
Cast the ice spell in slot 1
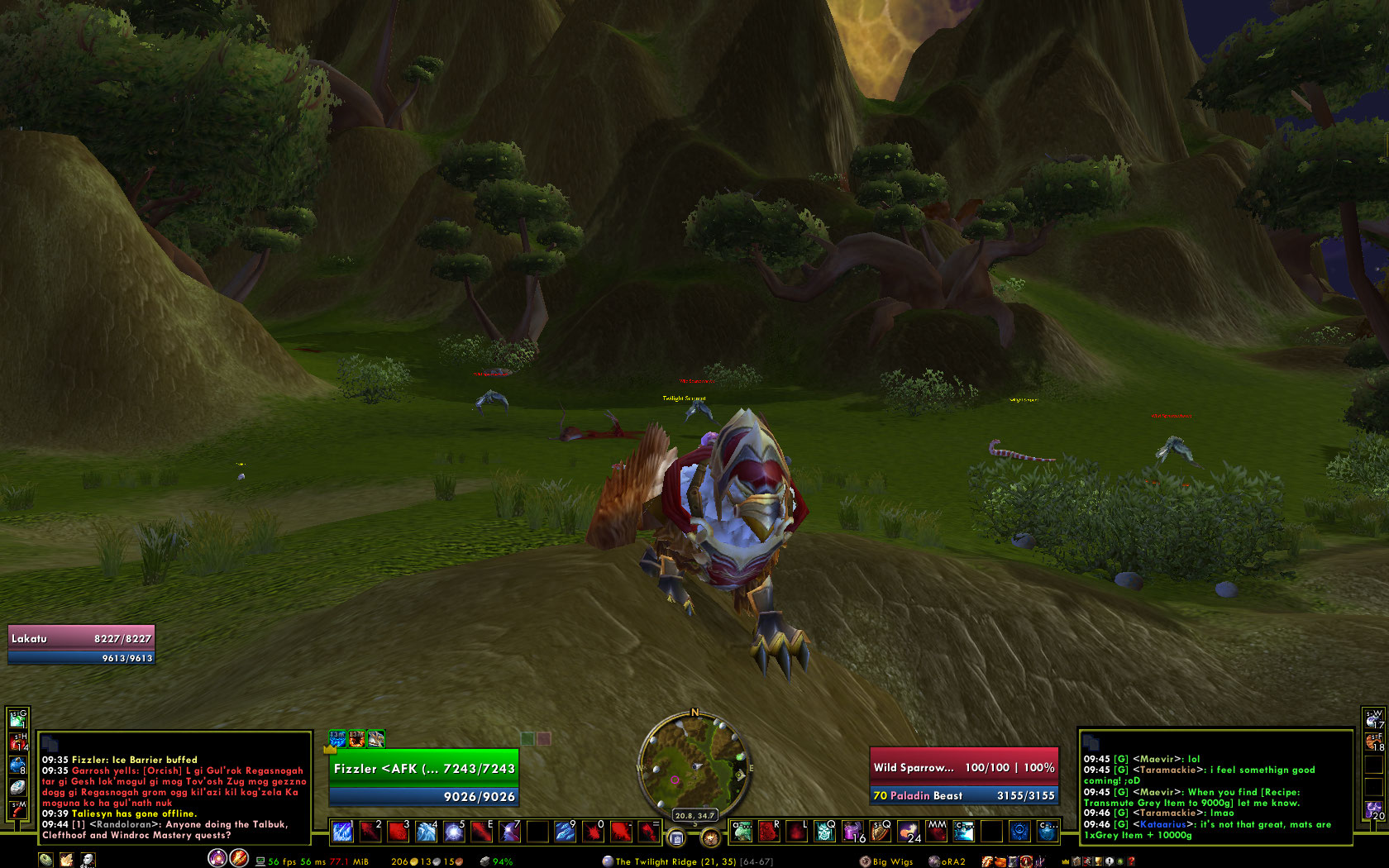342,832
